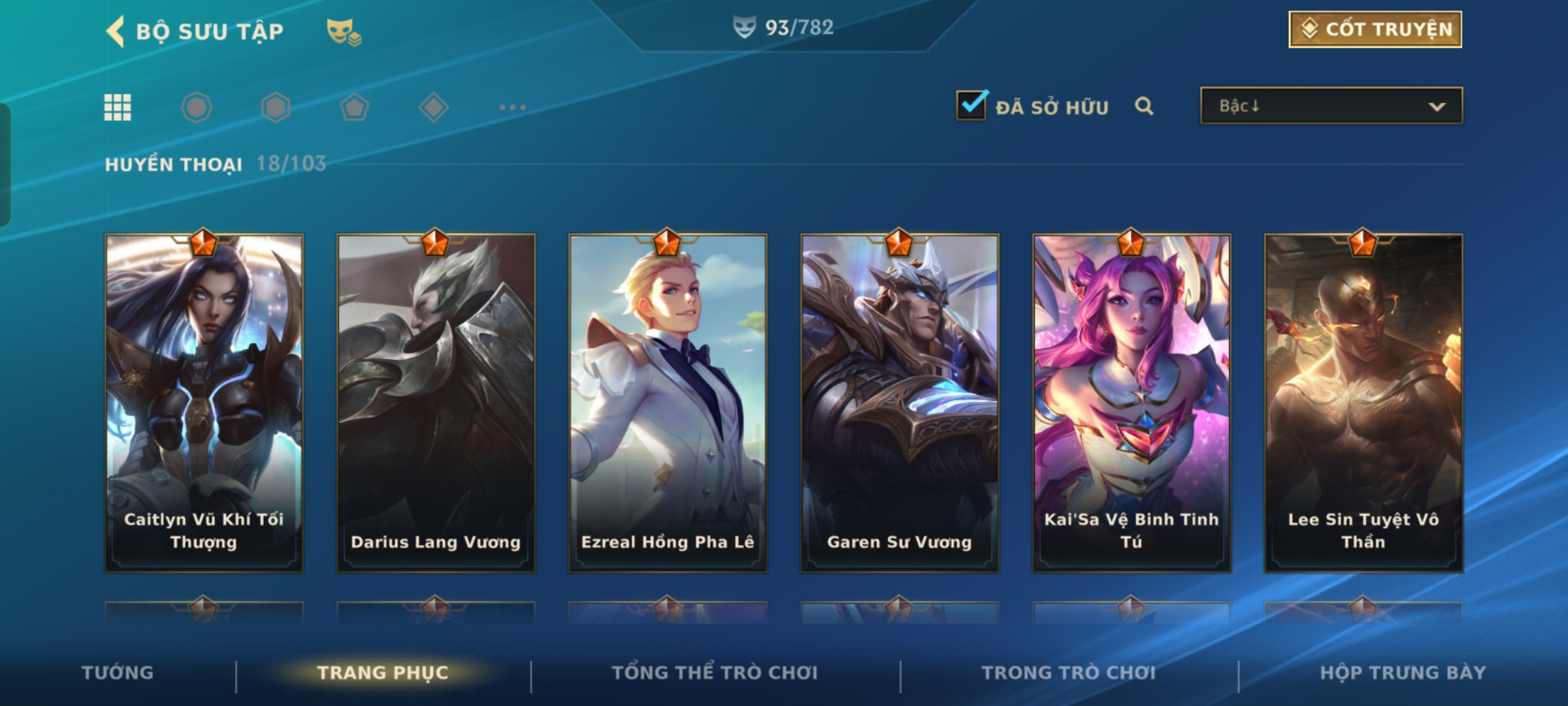Switch to Tổng Thể Trò Chơi tab
1568x706 pixels.
click(715, 673)
